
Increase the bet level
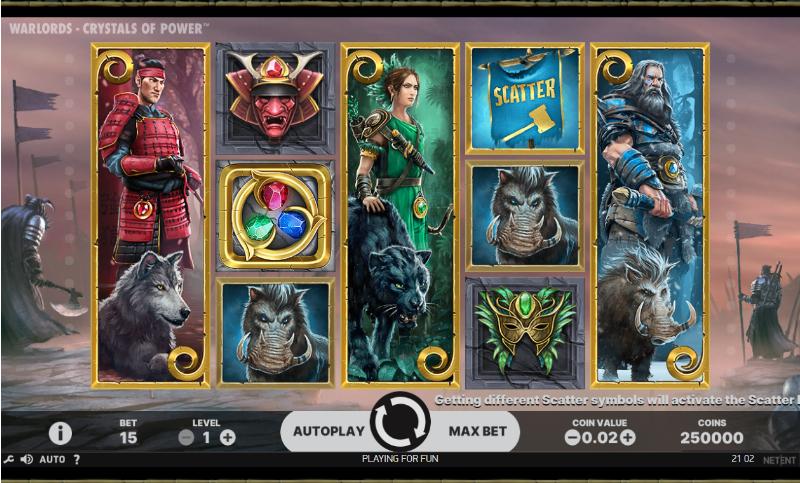point(228,437)
